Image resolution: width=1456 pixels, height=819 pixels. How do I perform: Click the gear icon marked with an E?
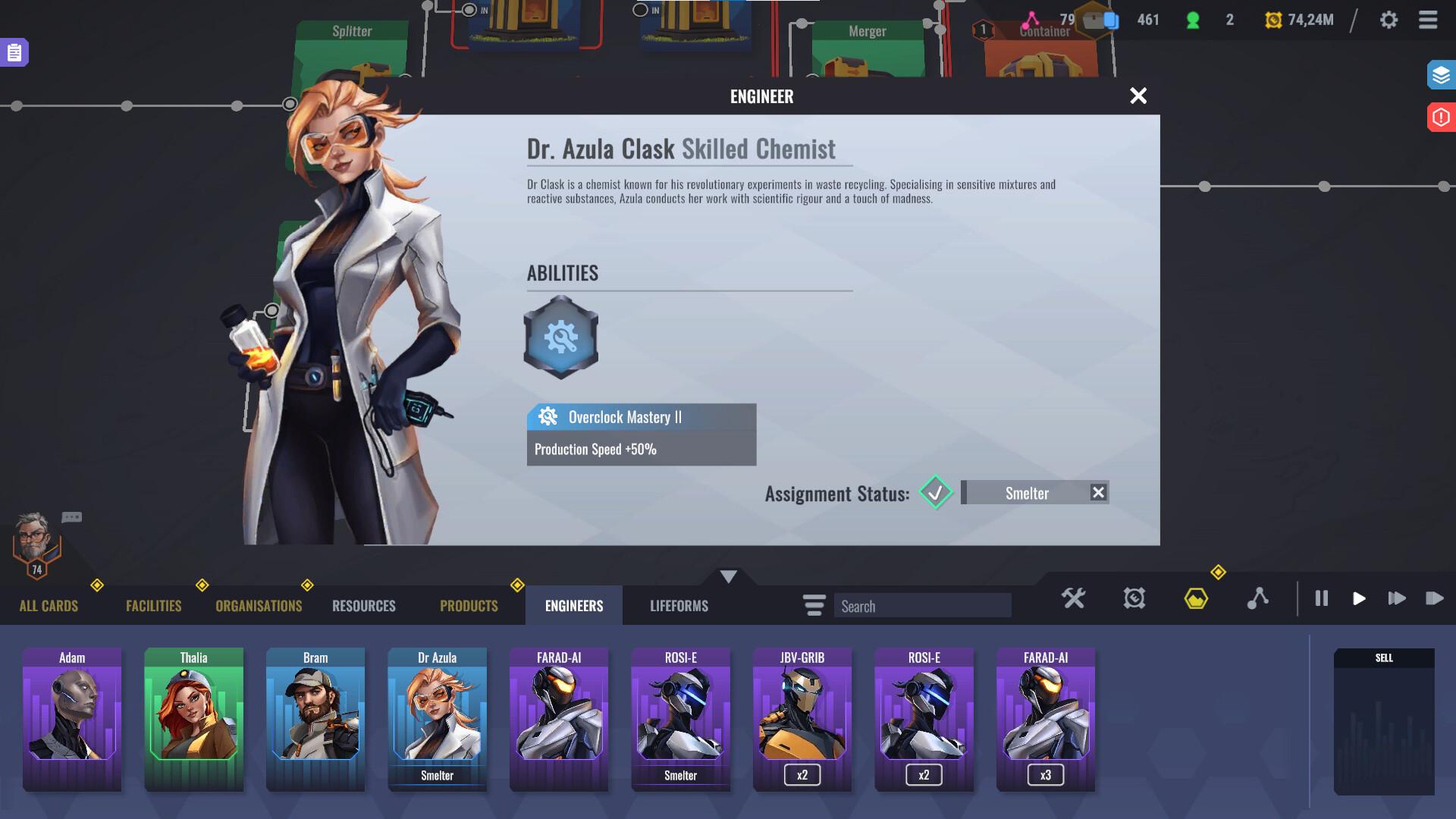tap(1132, 598)
